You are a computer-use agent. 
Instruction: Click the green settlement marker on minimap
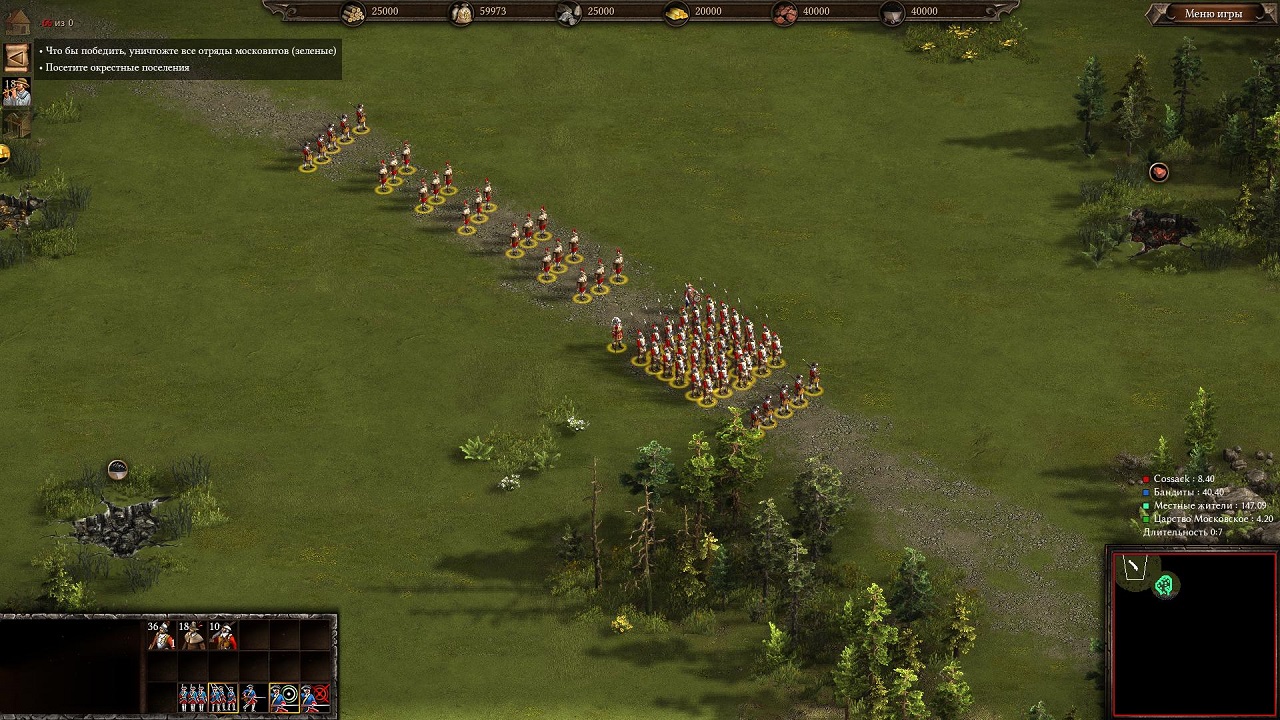[1164, 586]
